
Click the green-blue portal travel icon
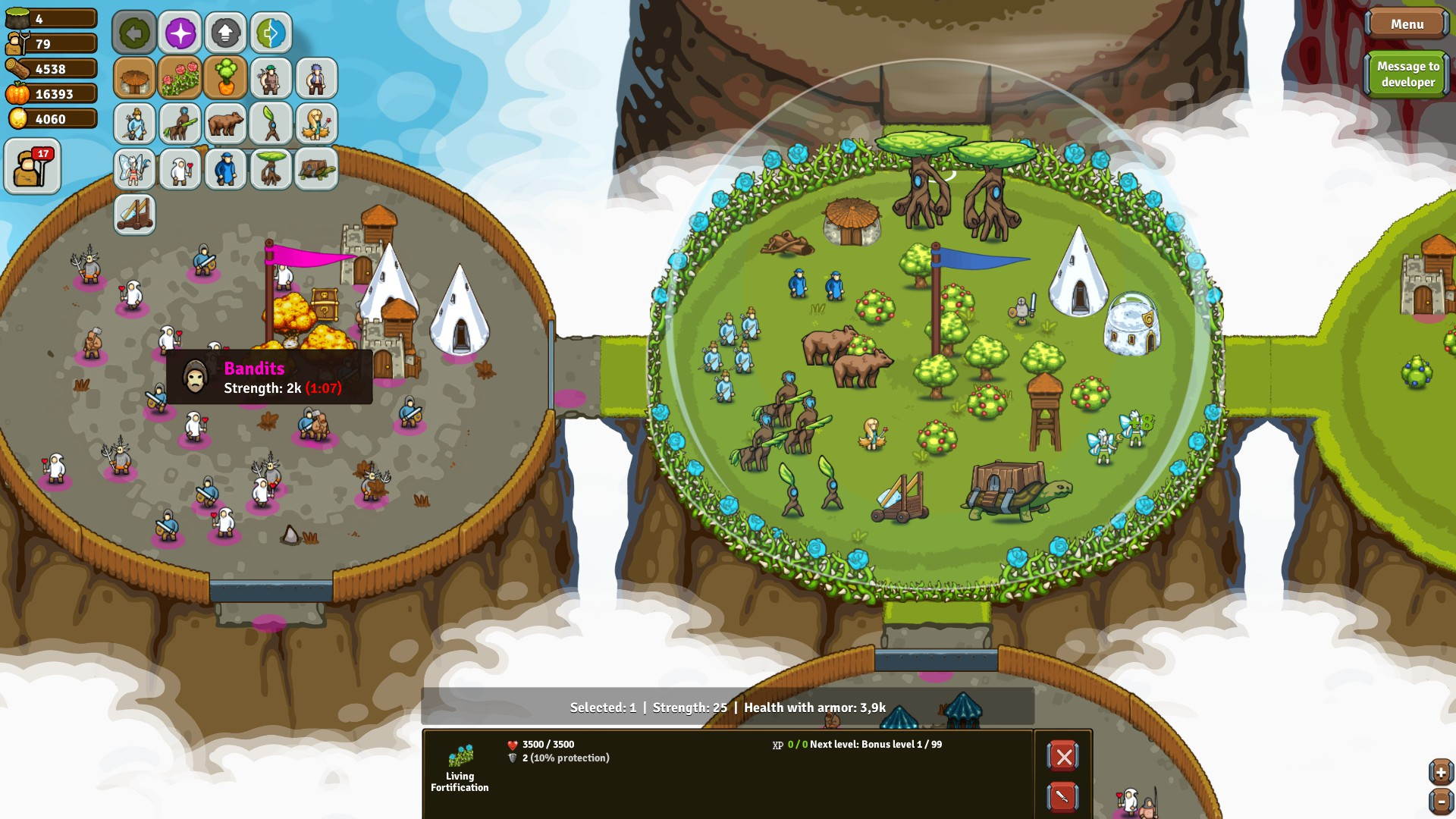271,33
